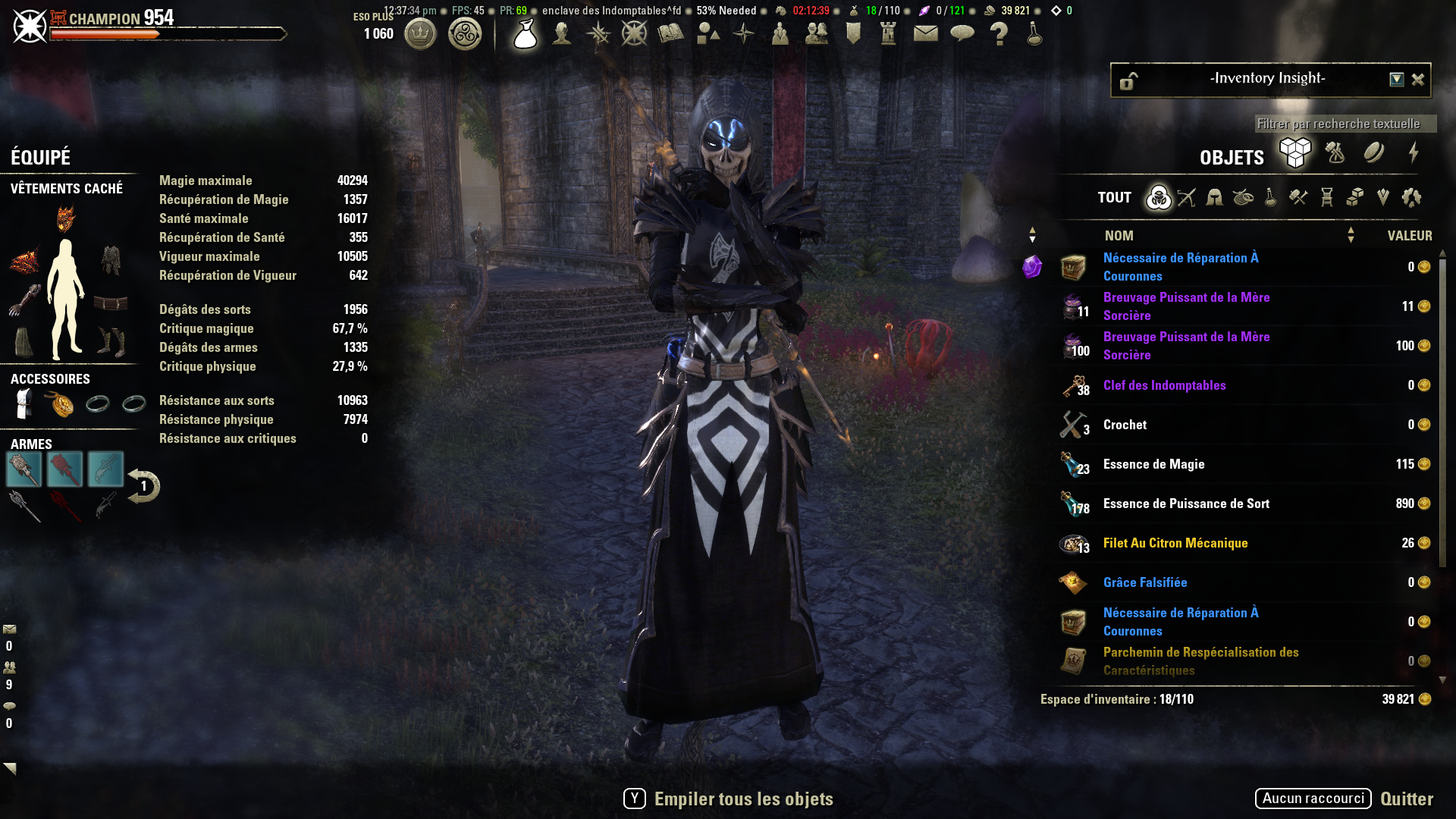Sort items by VALEUR column
1456x819 pixels.
coord(1409,236)
